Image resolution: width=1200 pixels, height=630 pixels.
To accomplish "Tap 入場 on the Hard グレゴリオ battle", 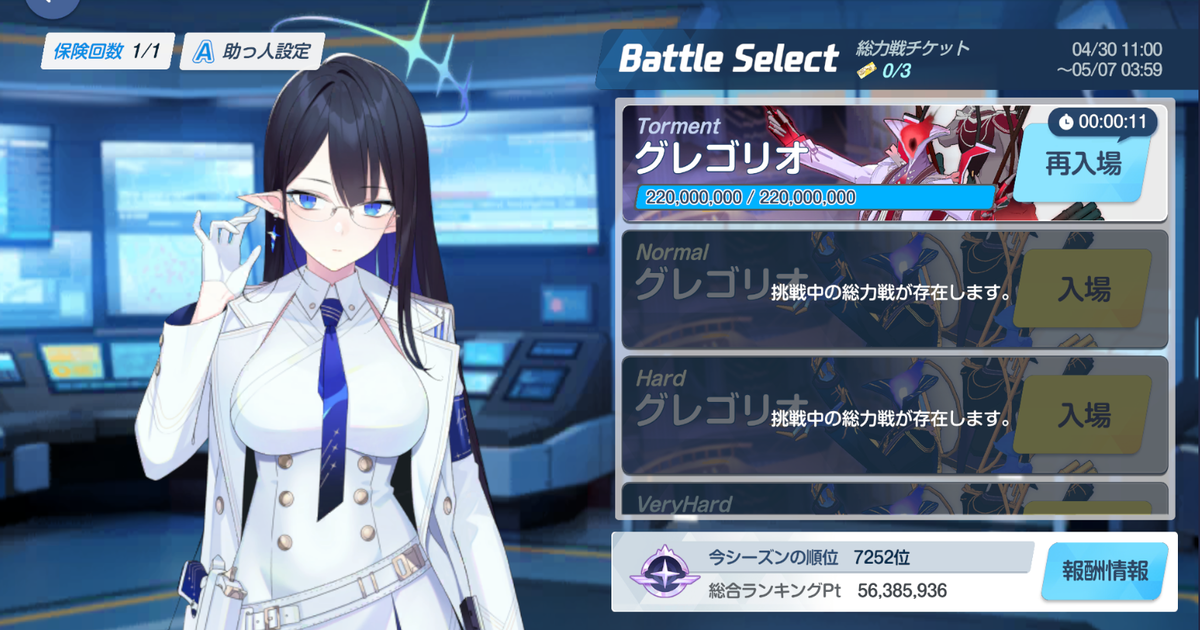I will (x=1083, y=415).
